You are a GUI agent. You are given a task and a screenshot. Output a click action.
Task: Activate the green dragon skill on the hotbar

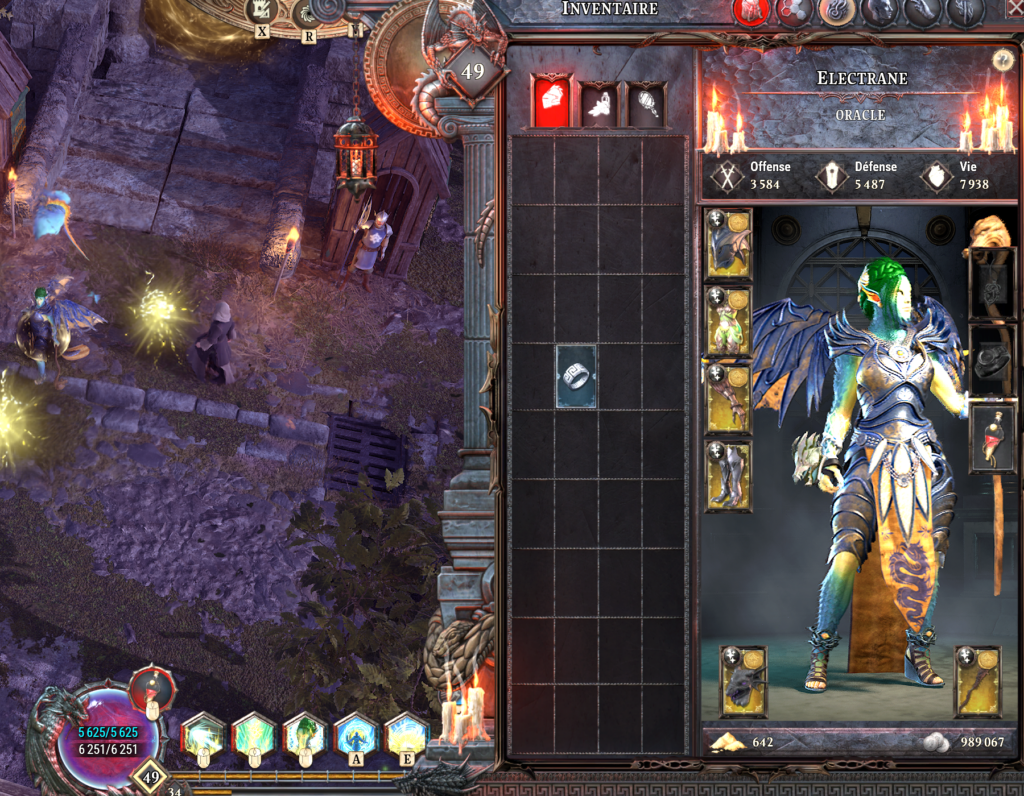click(x=306, y=737)
